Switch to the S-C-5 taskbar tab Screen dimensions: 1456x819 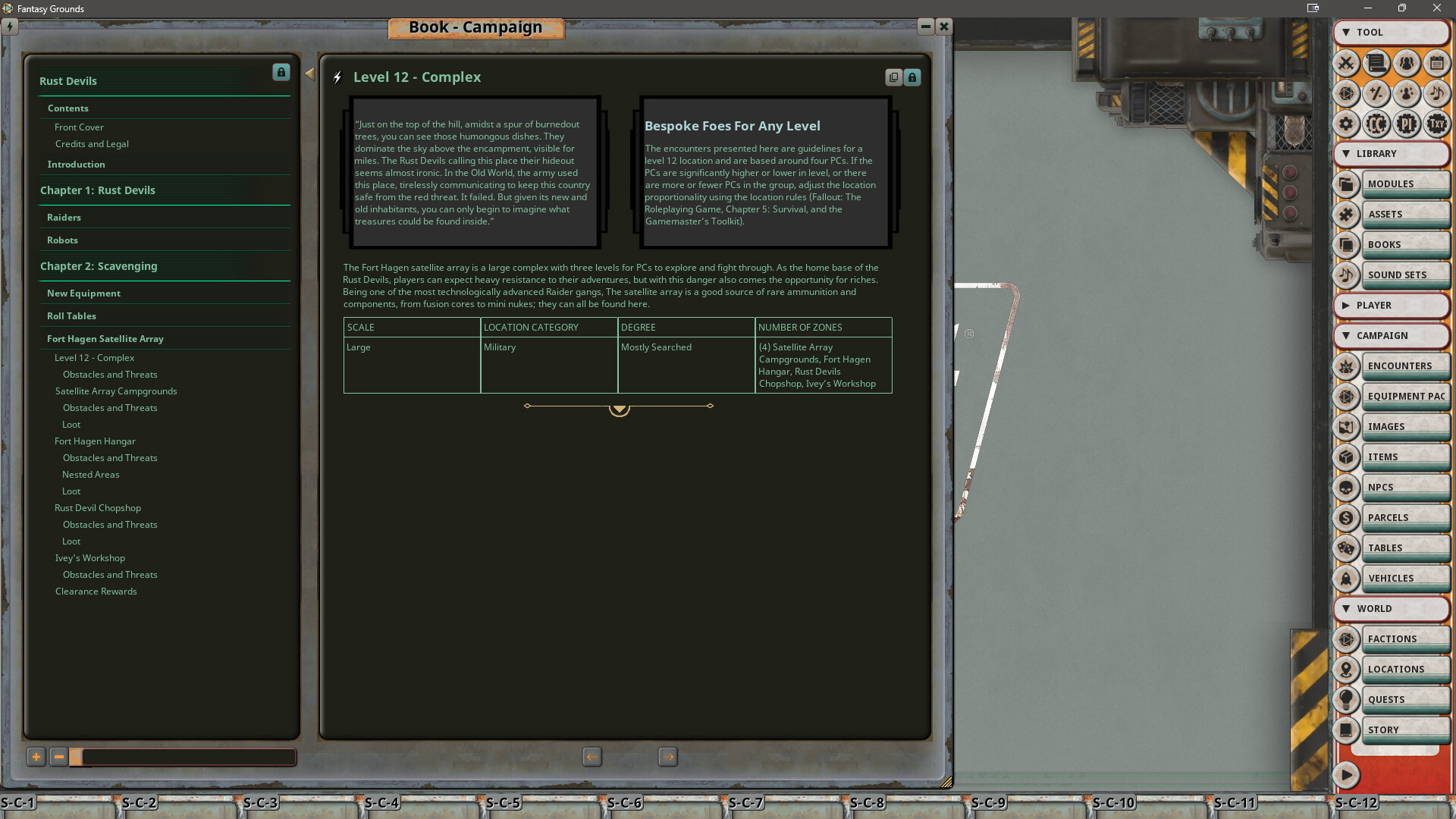click(x=503, y=802)
